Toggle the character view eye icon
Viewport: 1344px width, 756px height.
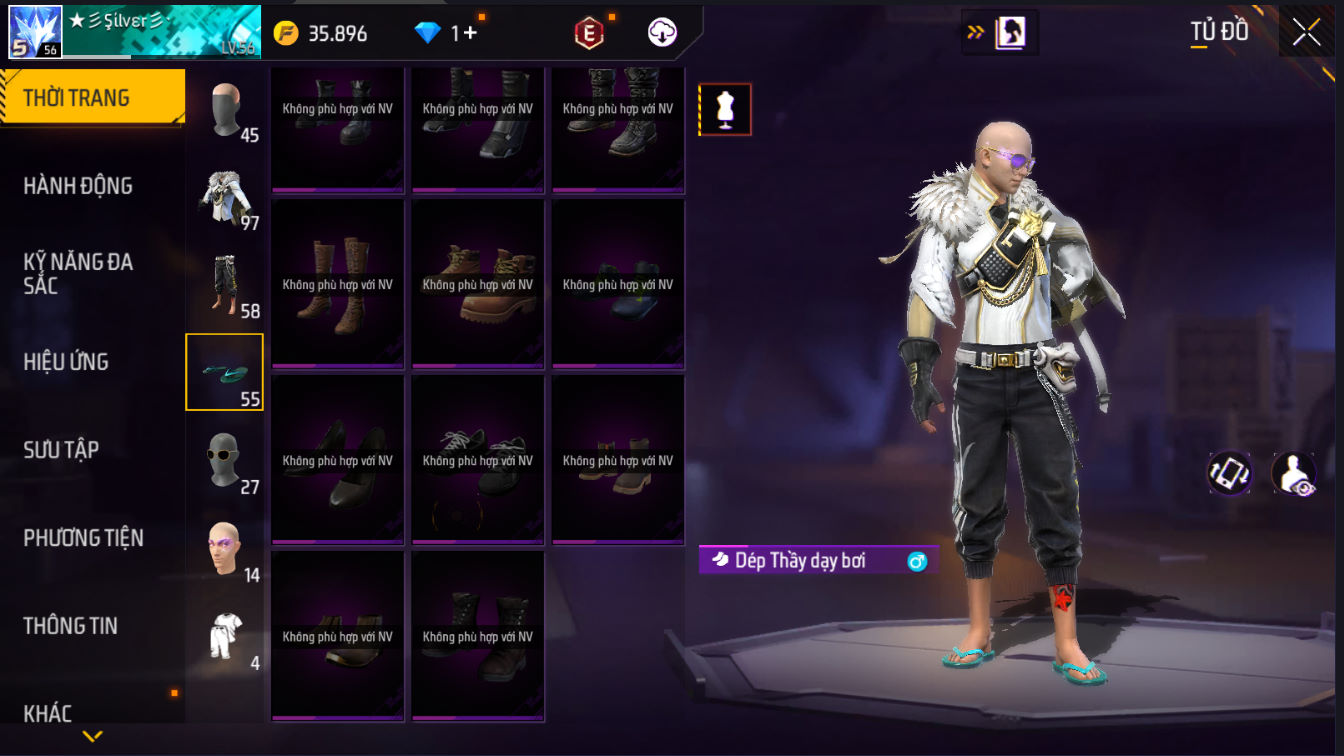(1293, 473)
